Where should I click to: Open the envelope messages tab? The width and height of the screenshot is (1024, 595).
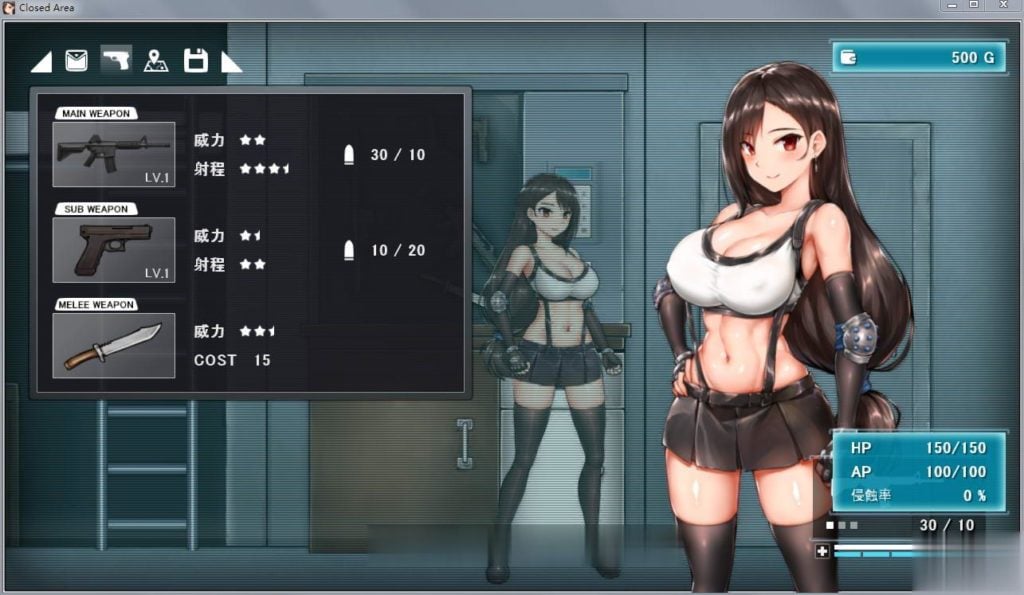[76, 61]
